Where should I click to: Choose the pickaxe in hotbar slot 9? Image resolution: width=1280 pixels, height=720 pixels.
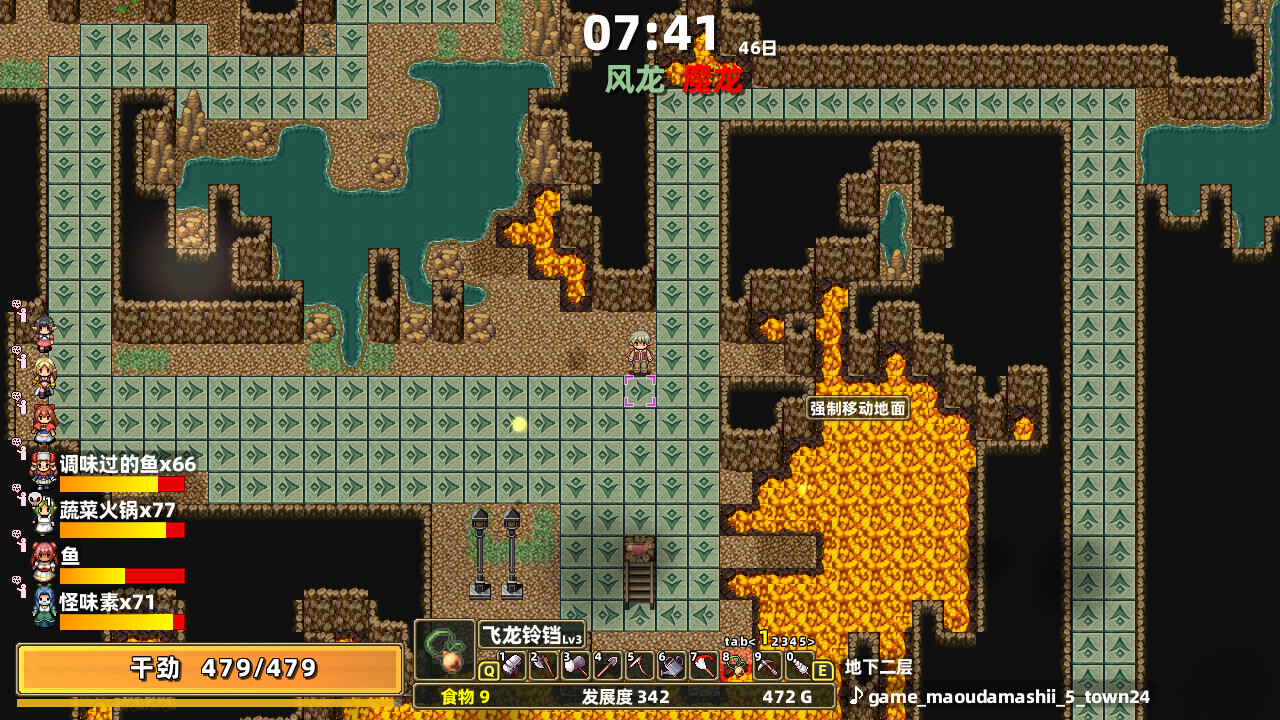pyautogui.click(x=768, y=666)
